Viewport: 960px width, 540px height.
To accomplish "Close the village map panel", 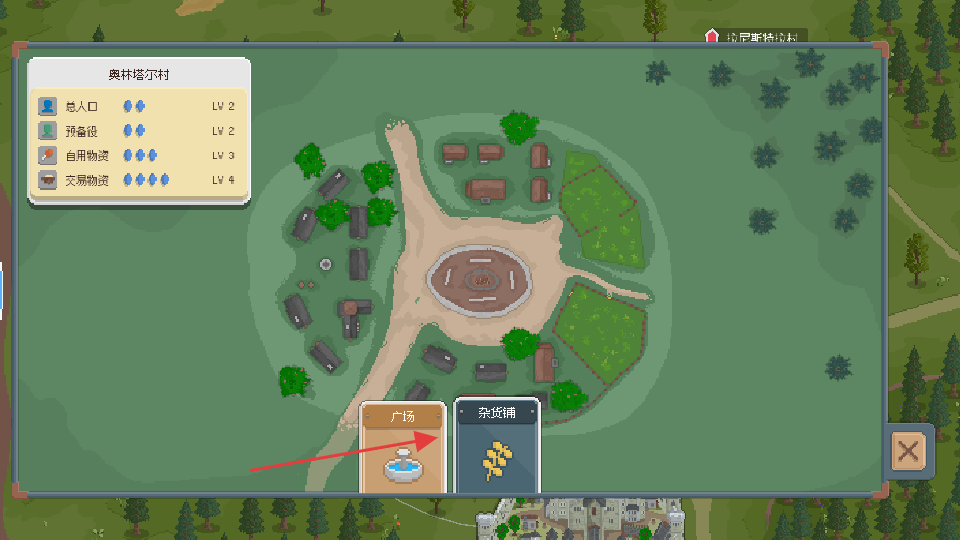I will (x=908, y=451).
